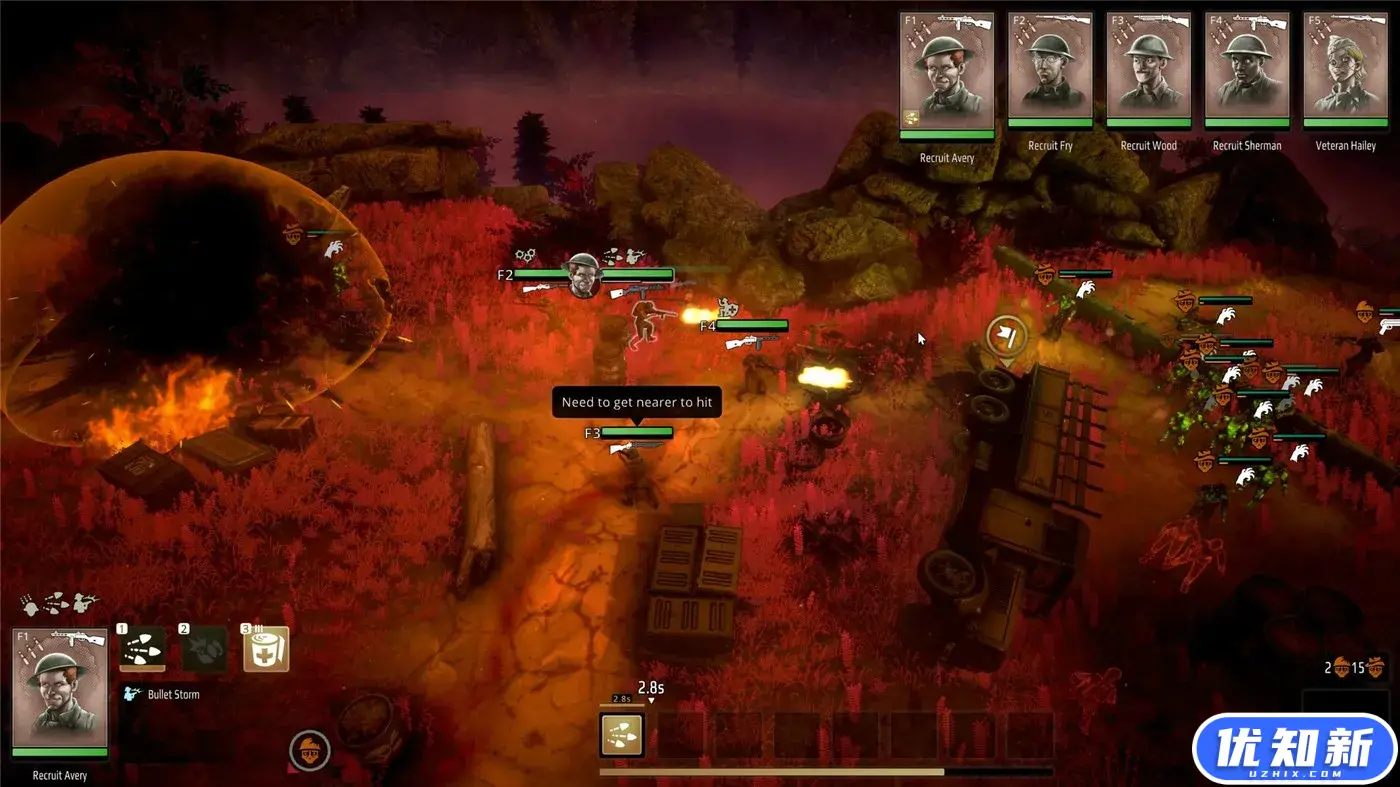This screenshot has height=787, width=1400.
Task: Open the large Avery portrait beside the abilities
Action: (60, 692)
